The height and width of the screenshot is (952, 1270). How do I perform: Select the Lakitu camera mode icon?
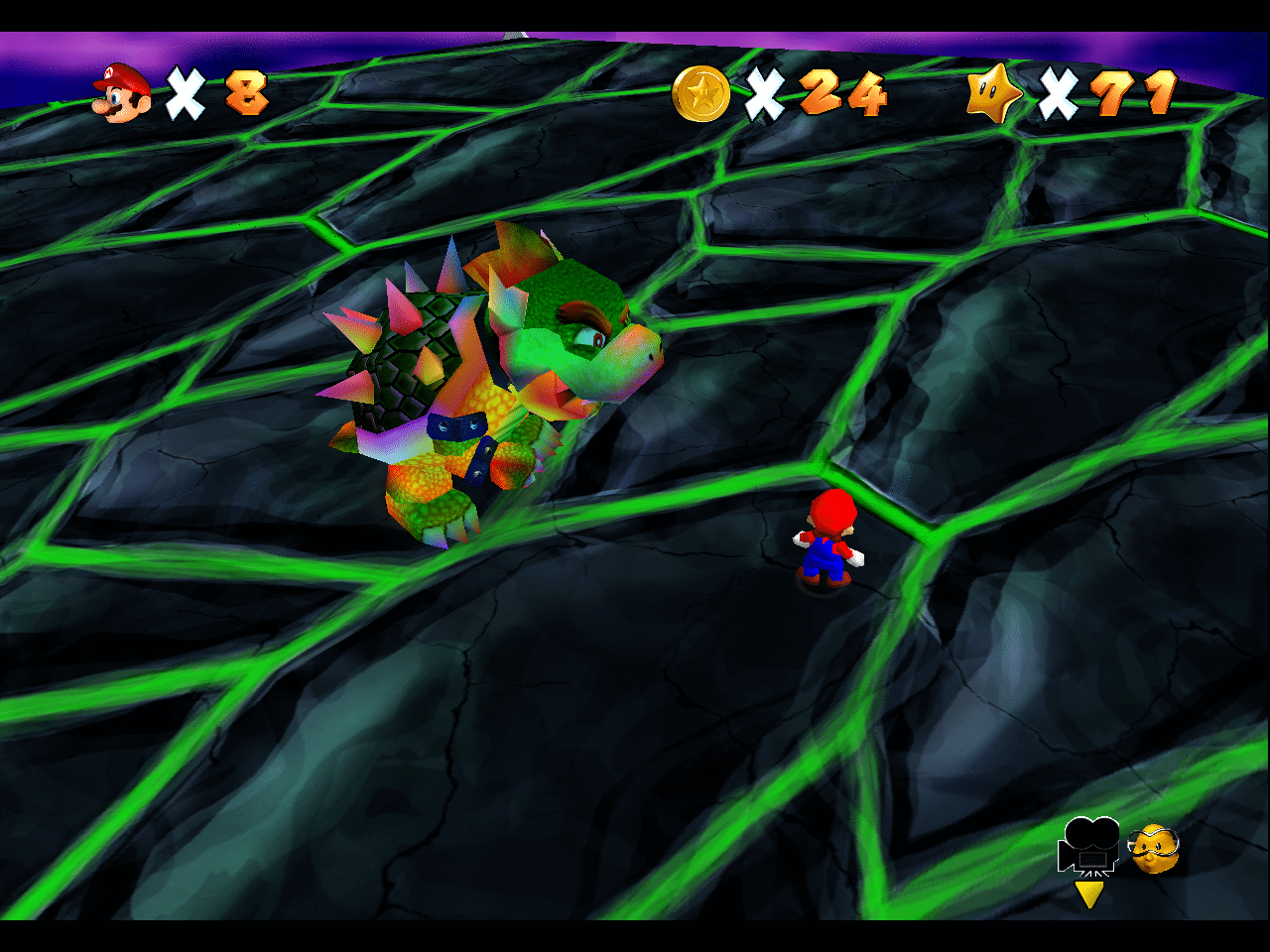1154,849
